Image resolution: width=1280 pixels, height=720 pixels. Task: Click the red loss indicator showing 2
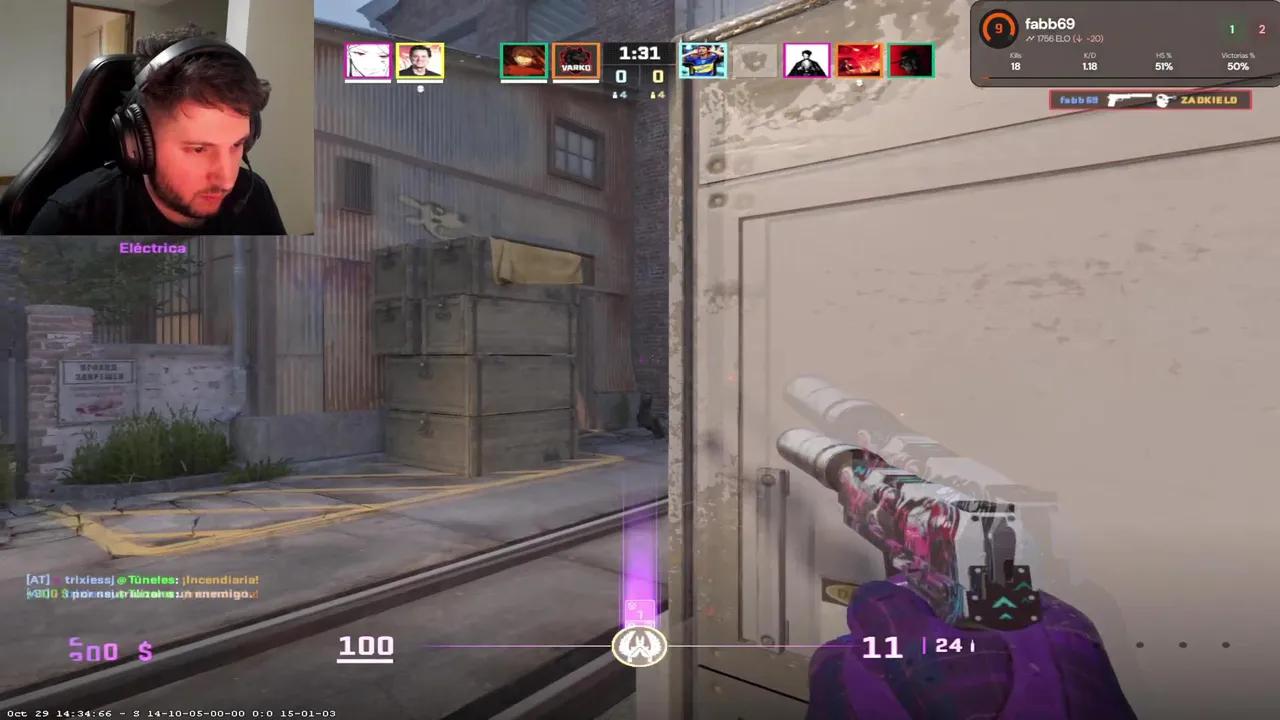1261,29
